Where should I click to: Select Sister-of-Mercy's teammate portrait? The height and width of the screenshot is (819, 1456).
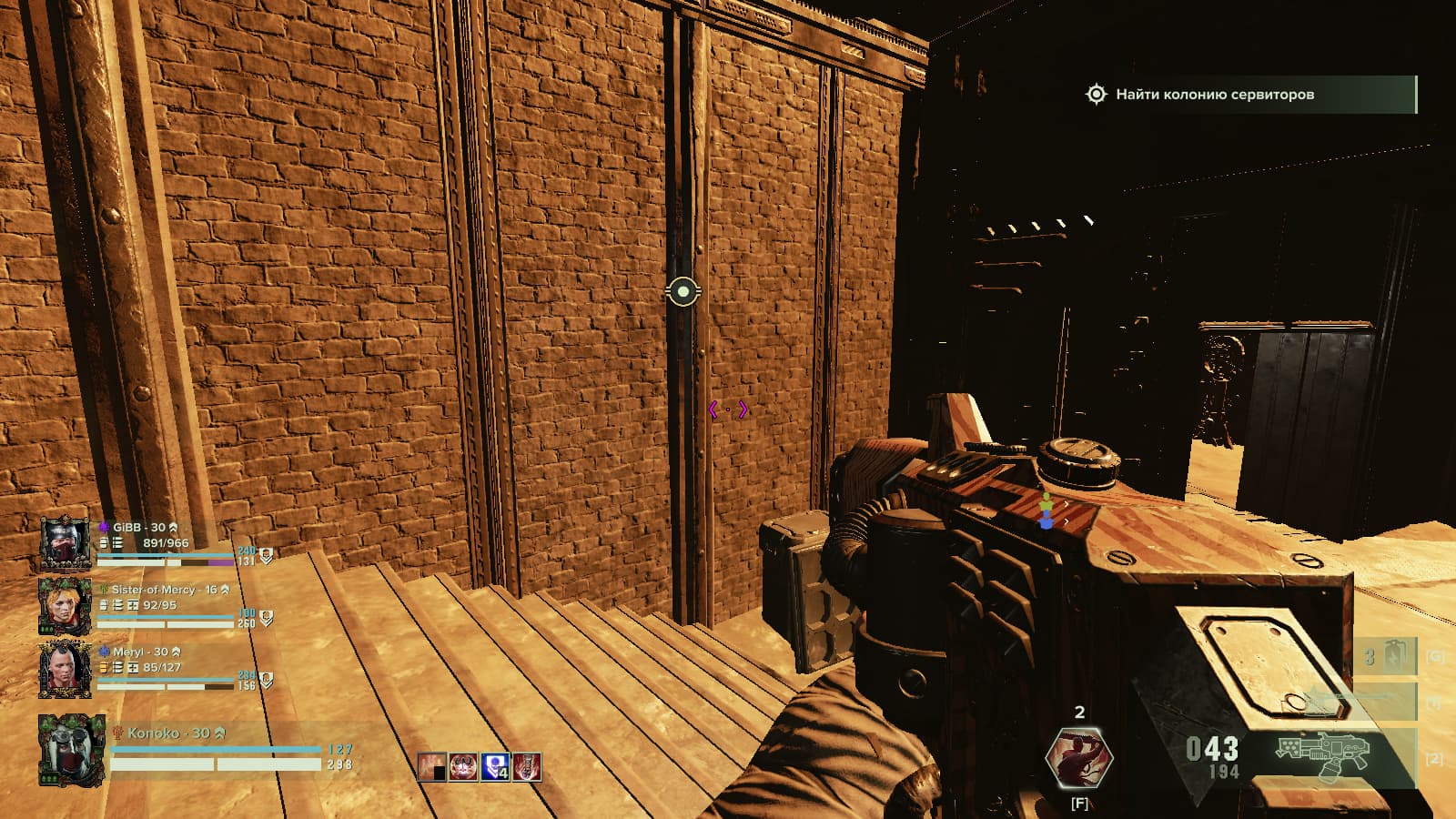pyautogui.click(x=65, y=605)
